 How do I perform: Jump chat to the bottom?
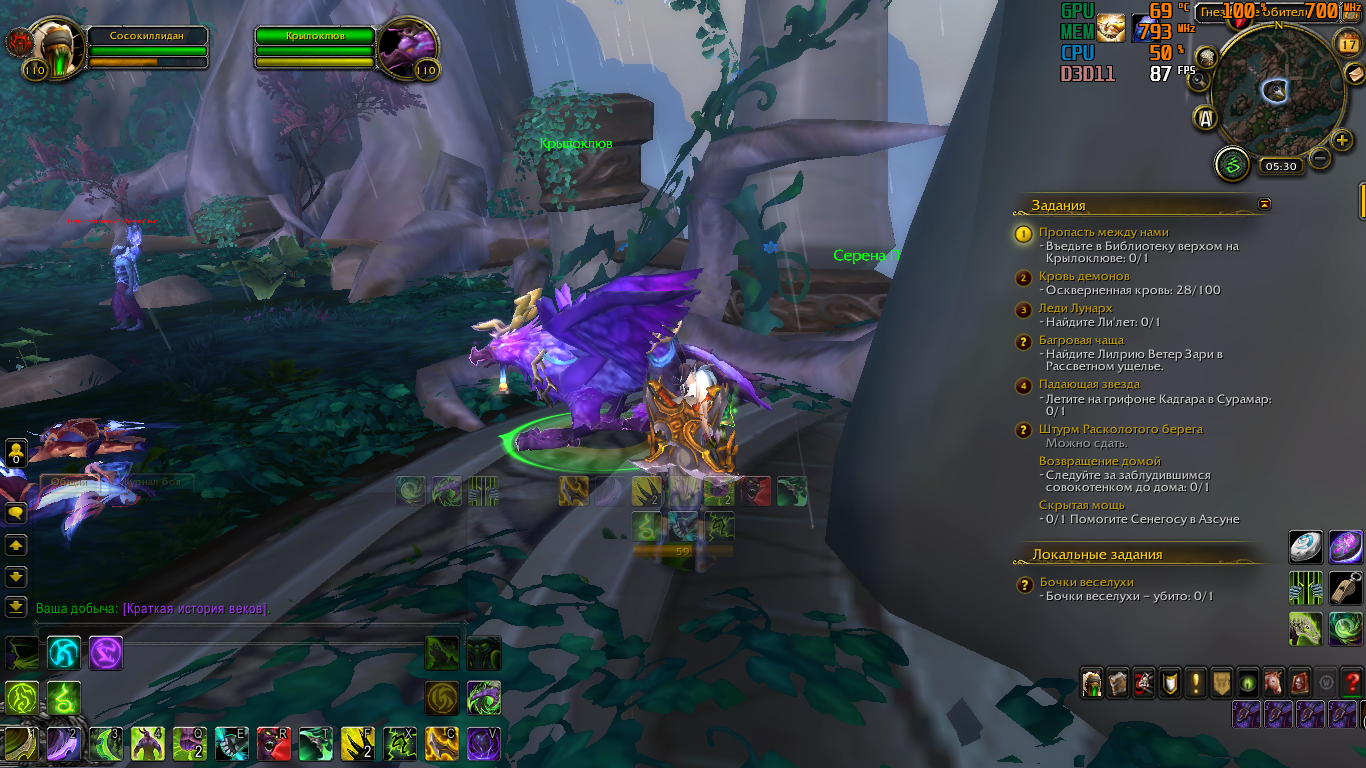(x=16, y=606)
